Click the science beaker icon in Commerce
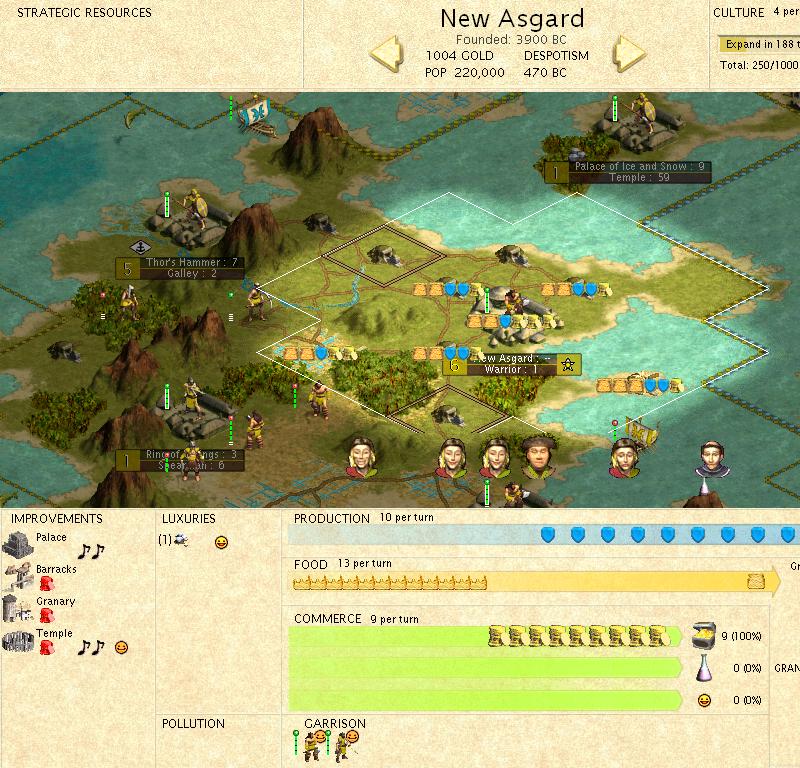800x768 pixels. click(703, 668)
